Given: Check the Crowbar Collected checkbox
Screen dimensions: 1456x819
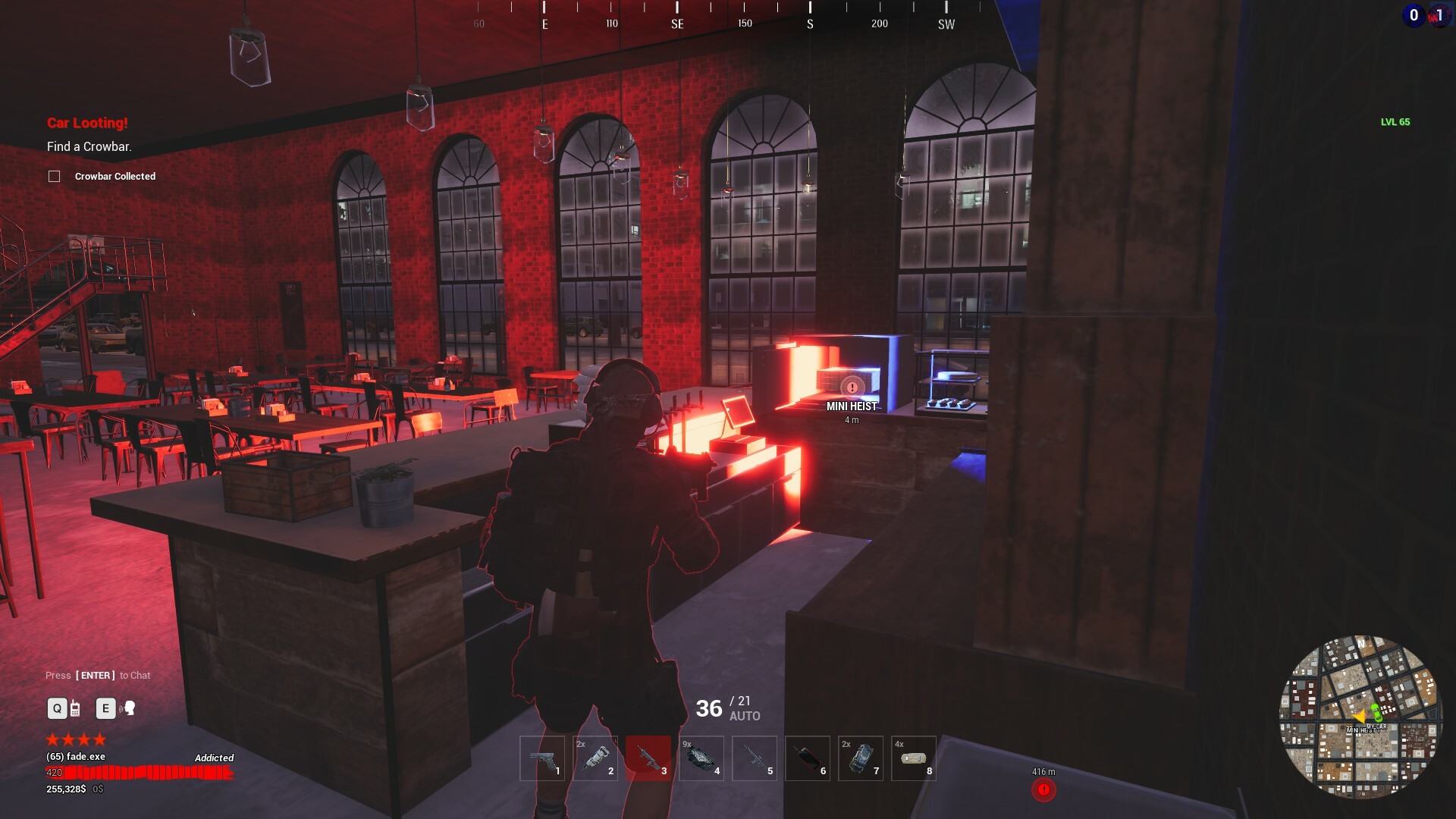Looking at the screenshot, I should [54, 176].
